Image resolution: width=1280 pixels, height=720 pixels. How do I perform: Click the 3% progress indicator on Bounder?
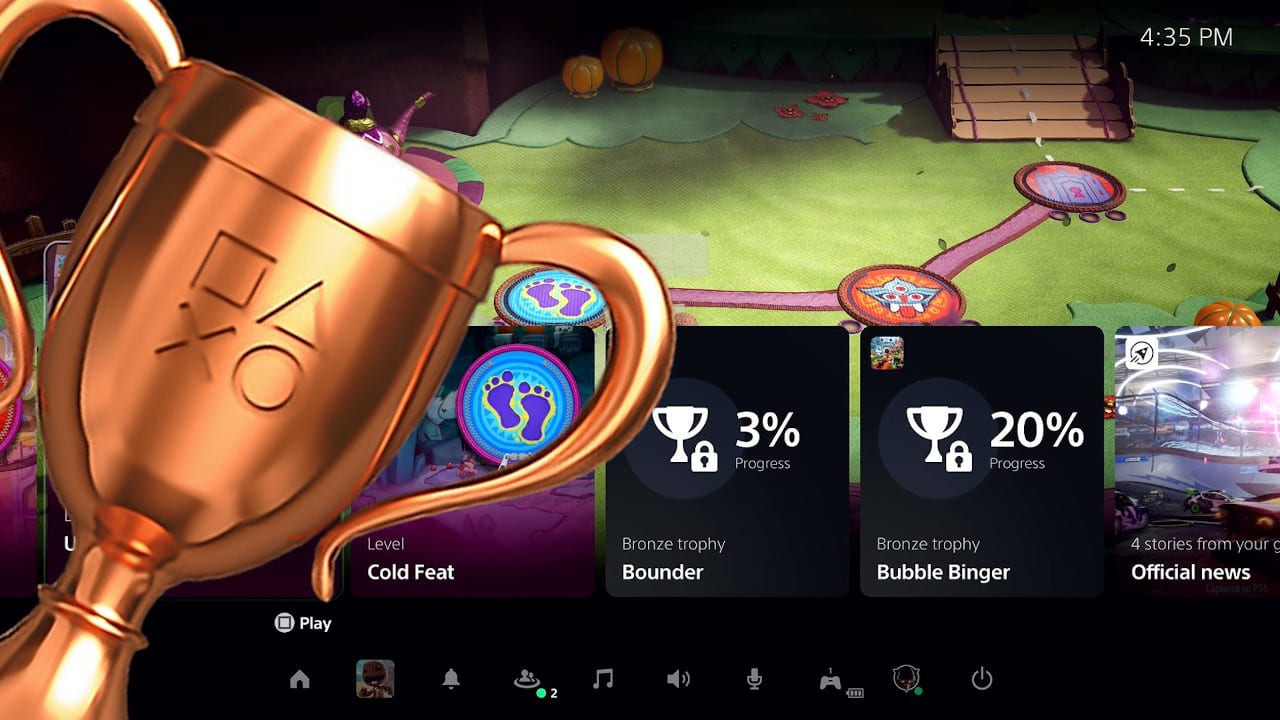click(x=766, y=433)
